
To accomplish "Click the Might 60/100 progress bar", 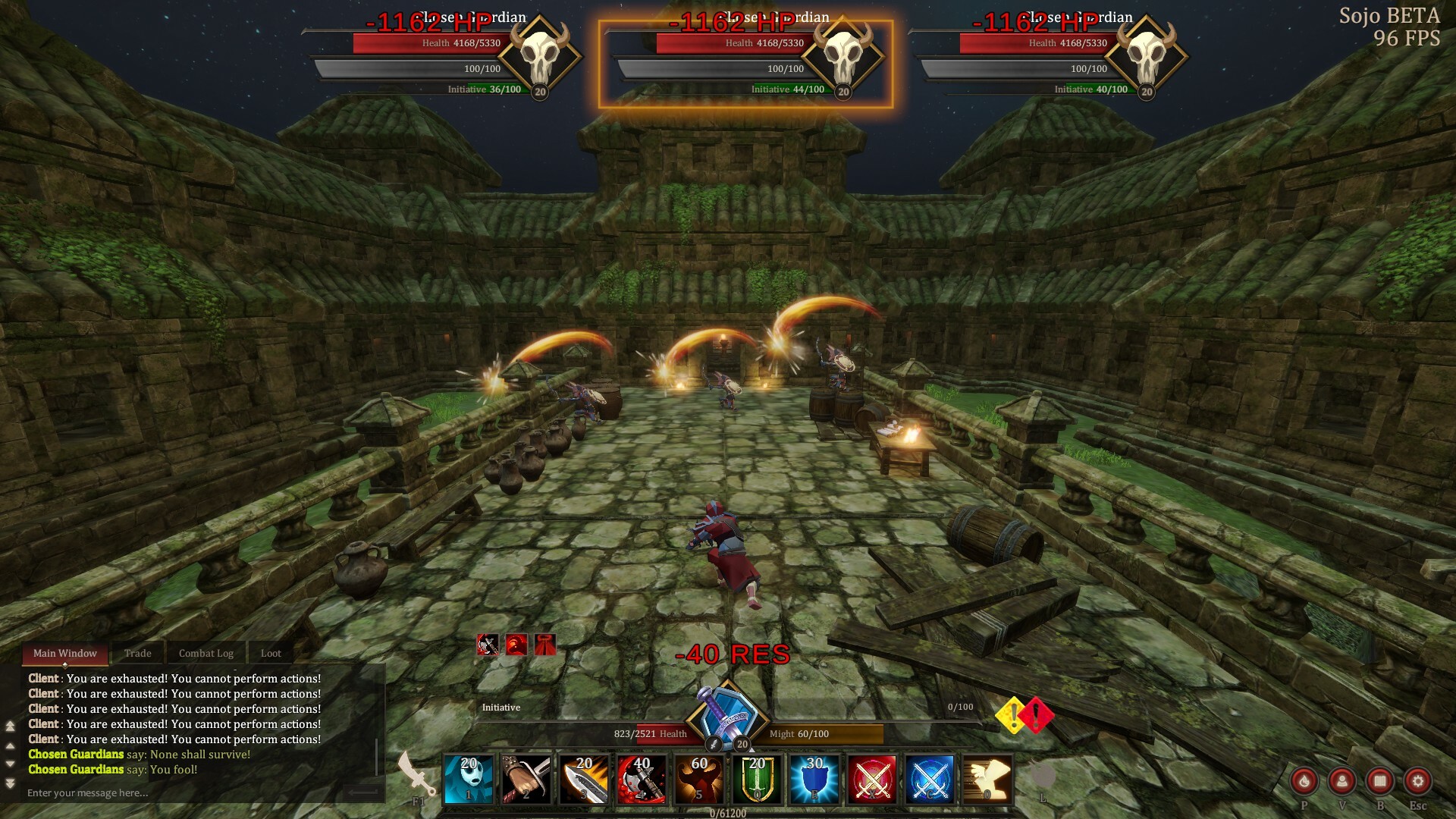I will (819, 733).
